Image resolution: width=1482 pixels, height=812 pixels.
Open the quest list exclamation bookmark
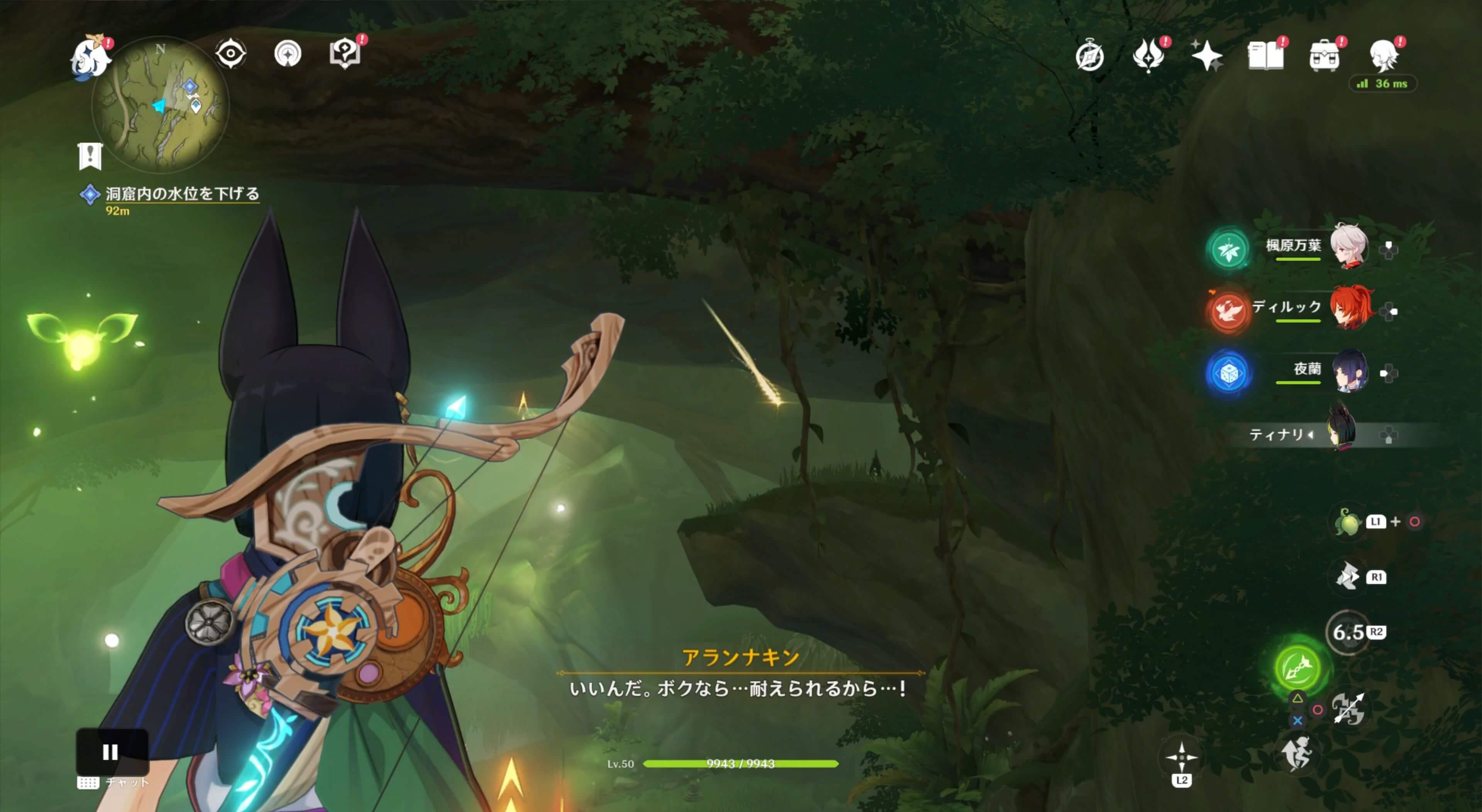90,156
